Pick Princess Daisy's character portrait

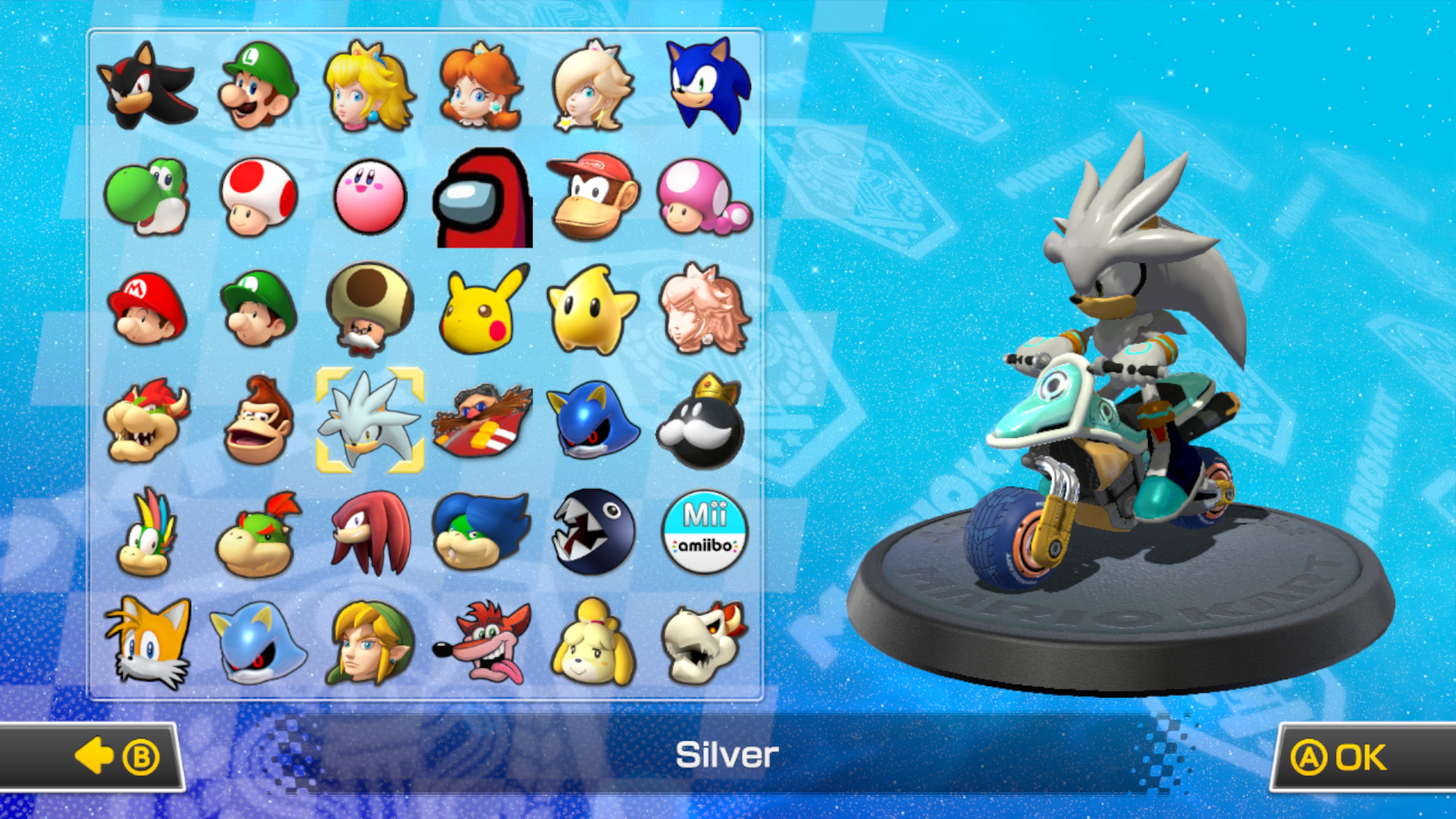point(482,86)
